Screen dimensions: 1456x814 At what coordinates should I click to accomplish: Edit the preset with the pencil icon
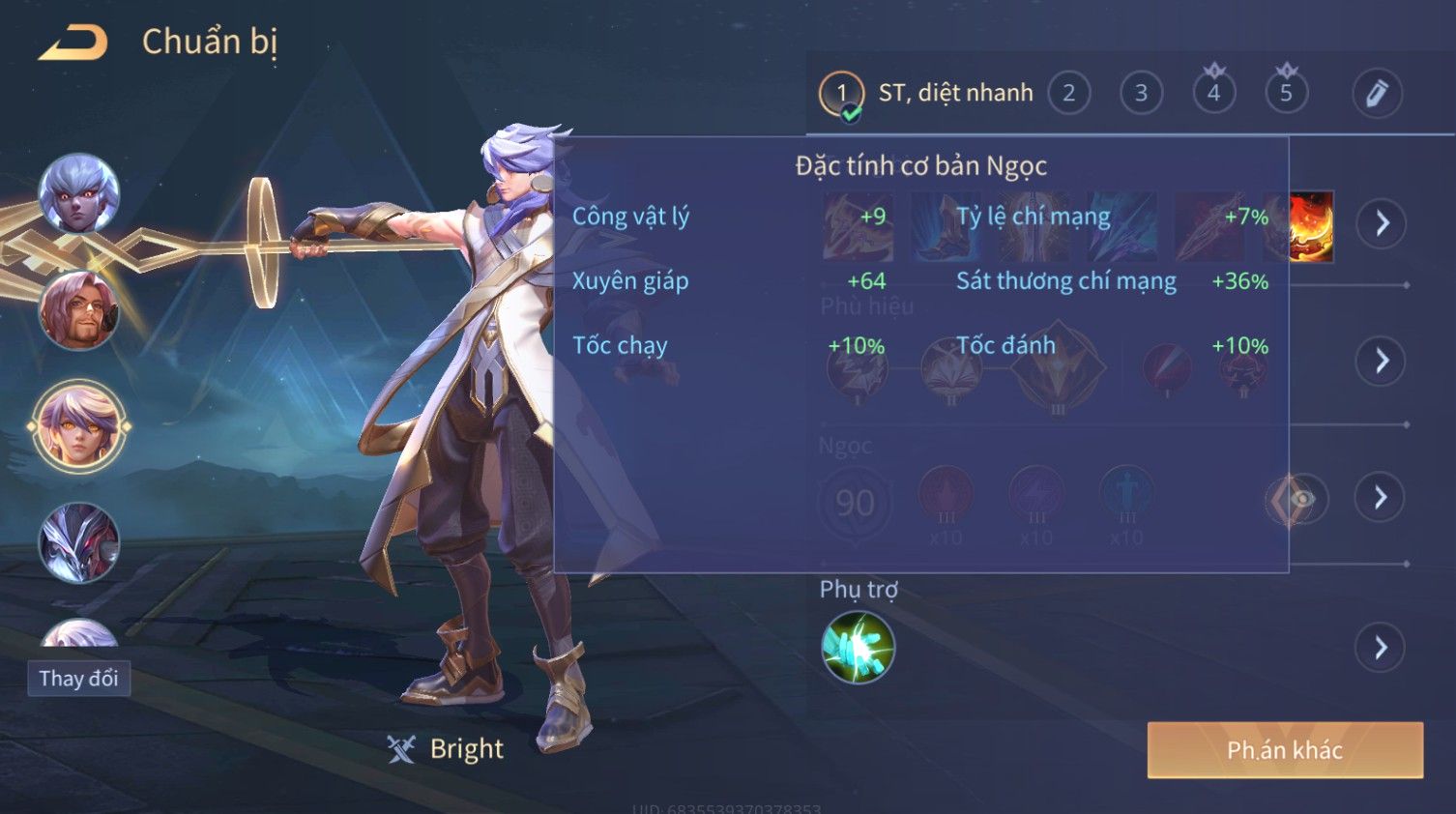click(x=1376, y=94)
